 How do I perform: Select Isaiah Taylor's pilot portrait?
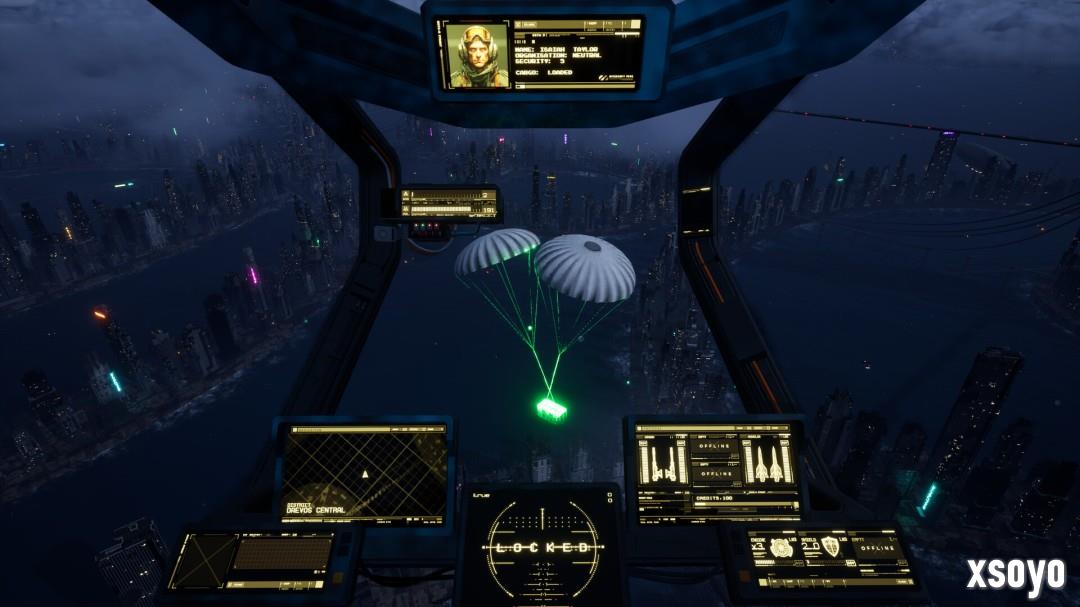(x=474, y=56)
